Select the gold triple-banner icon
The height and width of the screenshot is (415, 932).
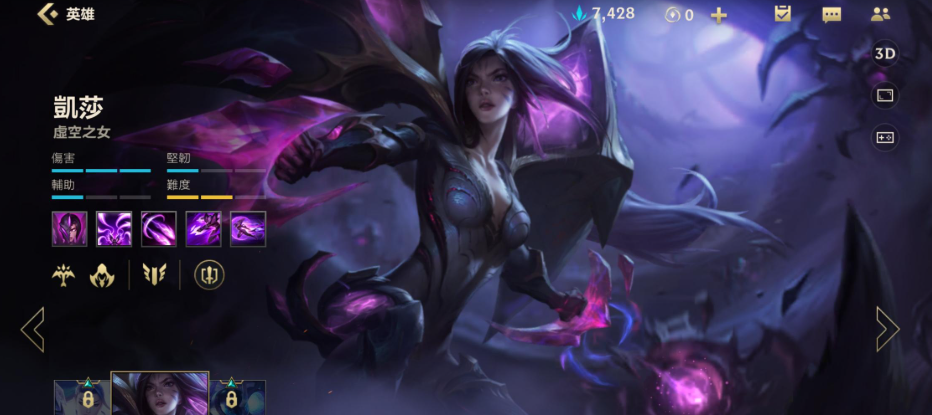click(154, 275)
